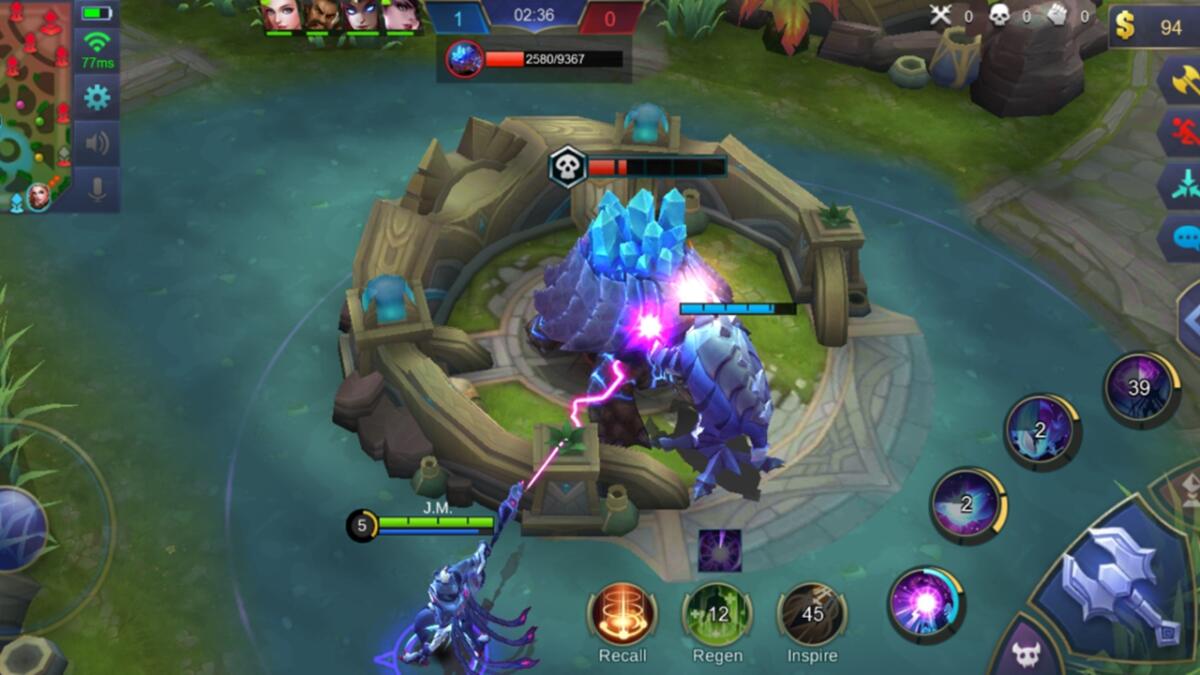The width and height of the screenshot is (1200, 675).
Task: Cast the Inspire battle spell
Action: point(812,613)
